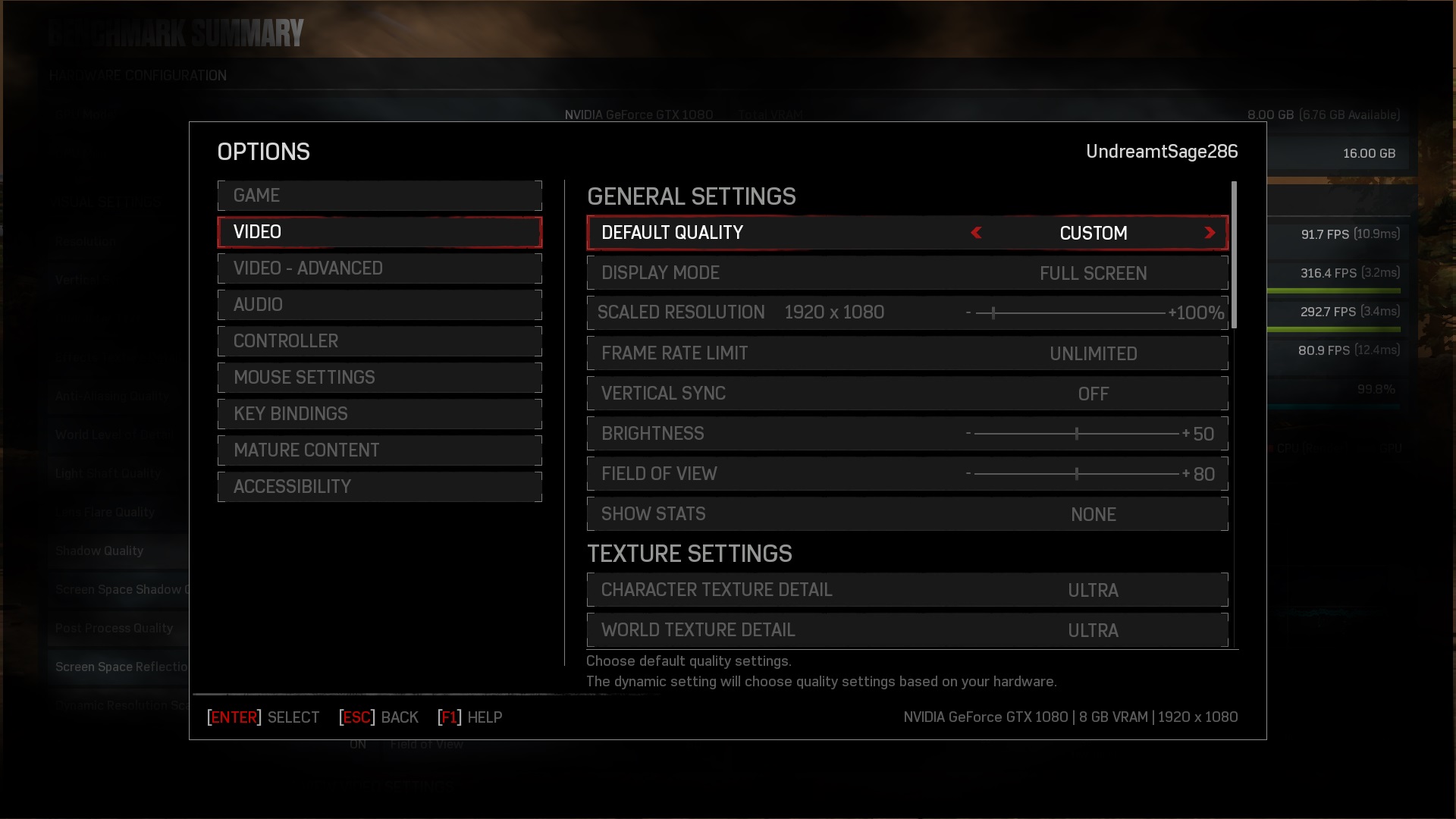Open the Game options category
Image resolution: width=1456 pixels, height=819 pixels.
click(379, 196)
